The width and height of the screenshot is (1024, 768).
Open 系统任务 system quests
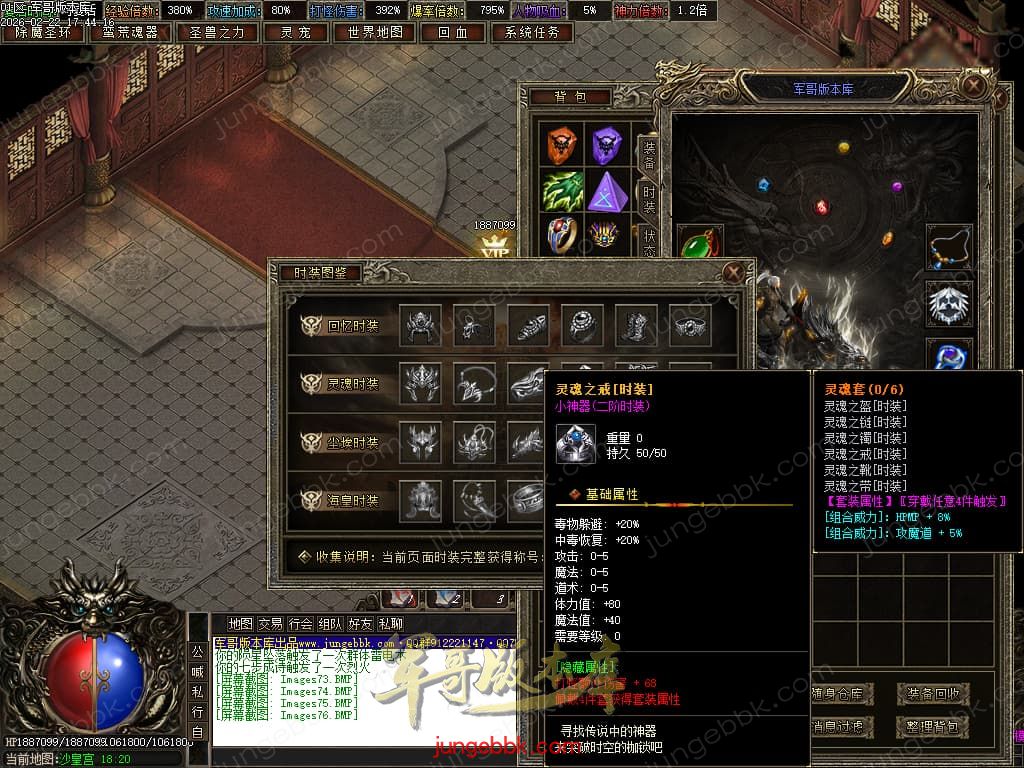pyautogui.click(x=532, y=32)
